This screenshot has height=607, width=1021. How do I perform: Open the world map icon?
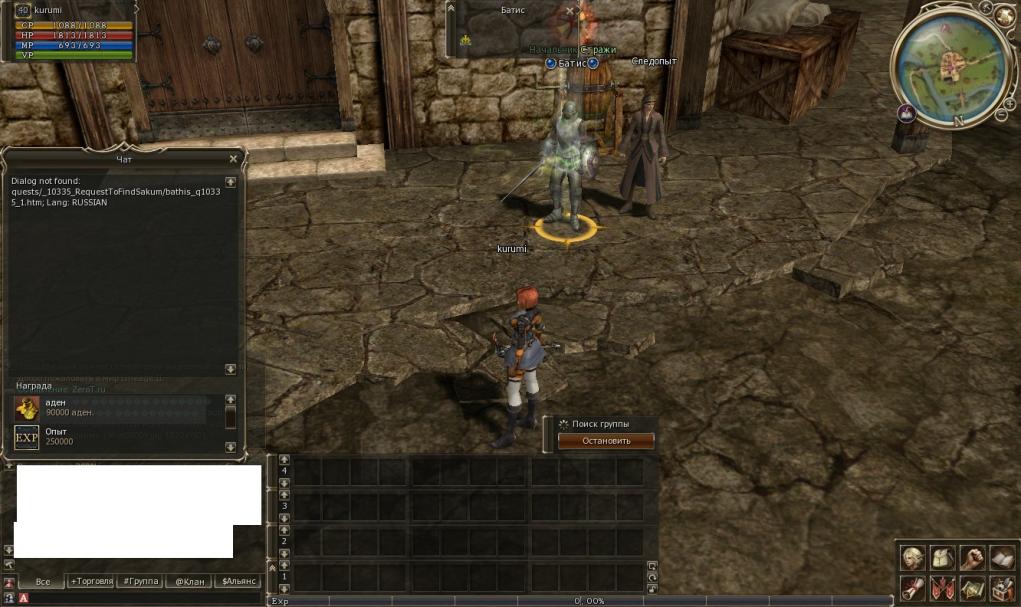(x=971, y=588)
